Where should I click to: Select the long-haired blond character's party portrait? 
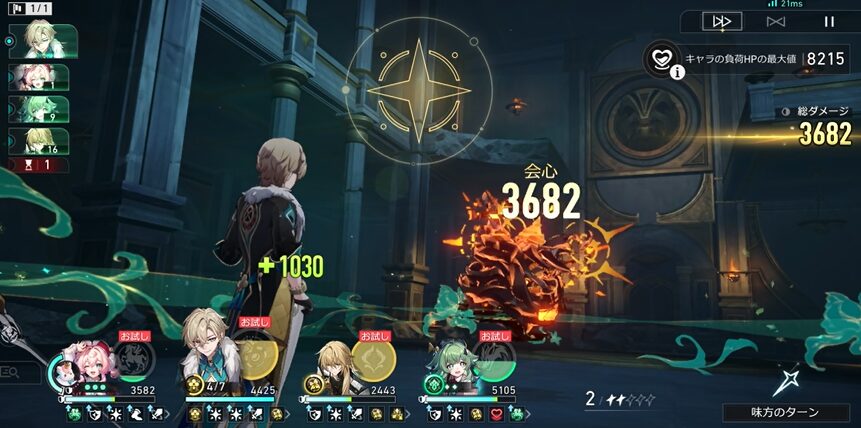334,362
